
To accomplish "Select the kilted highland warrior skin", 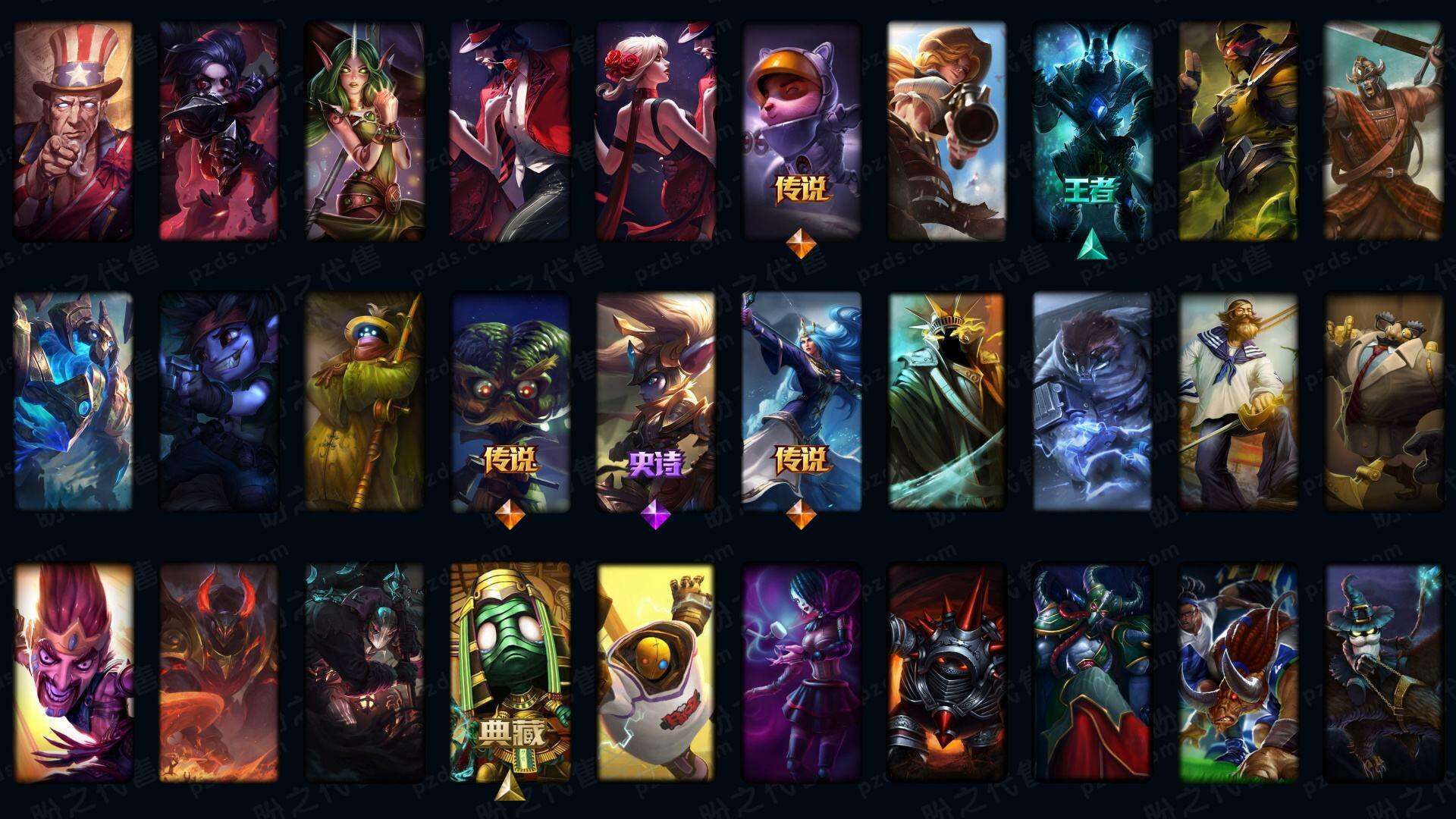I will 1383,130.
